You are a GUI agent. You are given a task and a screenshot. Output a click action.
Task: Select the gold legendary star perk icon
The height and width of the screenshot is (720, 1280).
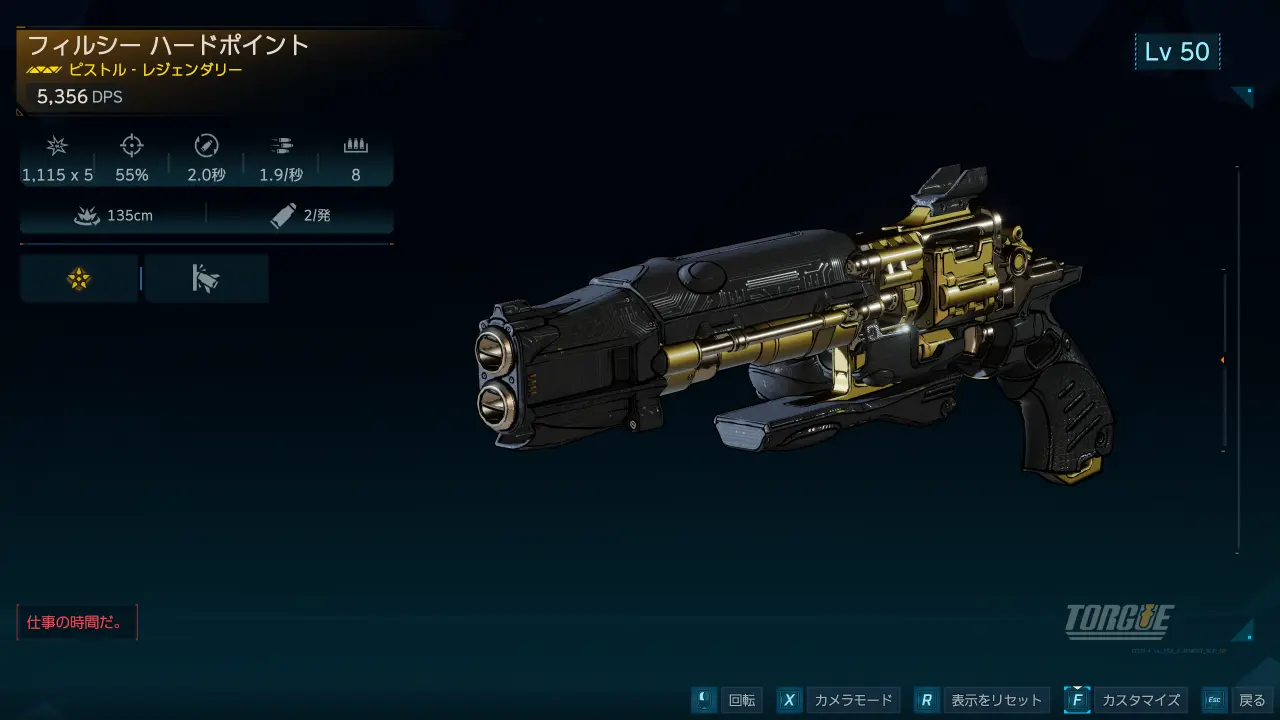(79, 279)
